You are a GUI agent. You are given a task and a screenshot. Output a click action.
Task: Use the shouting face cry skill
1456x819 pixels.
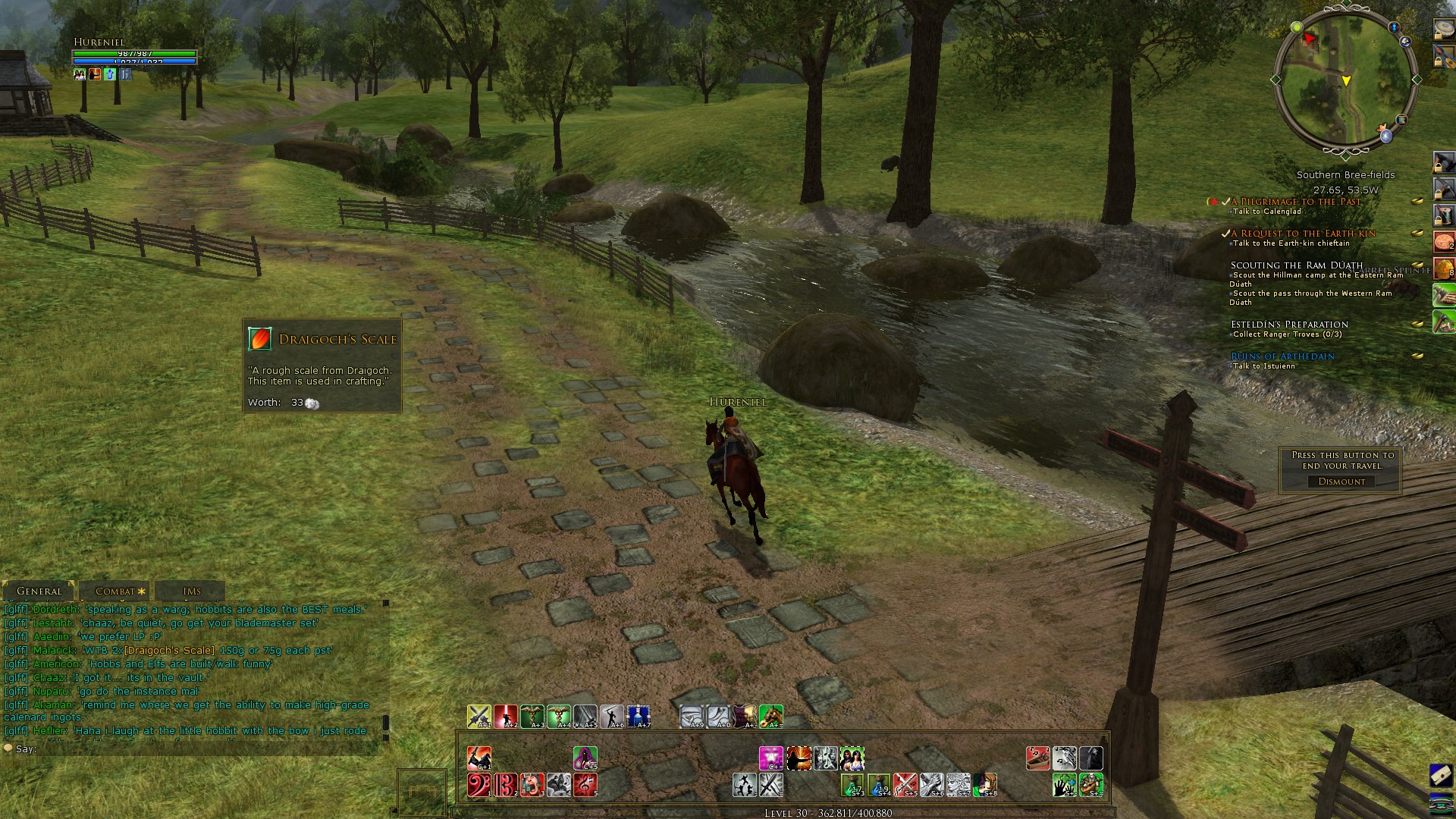coord(532,785)
